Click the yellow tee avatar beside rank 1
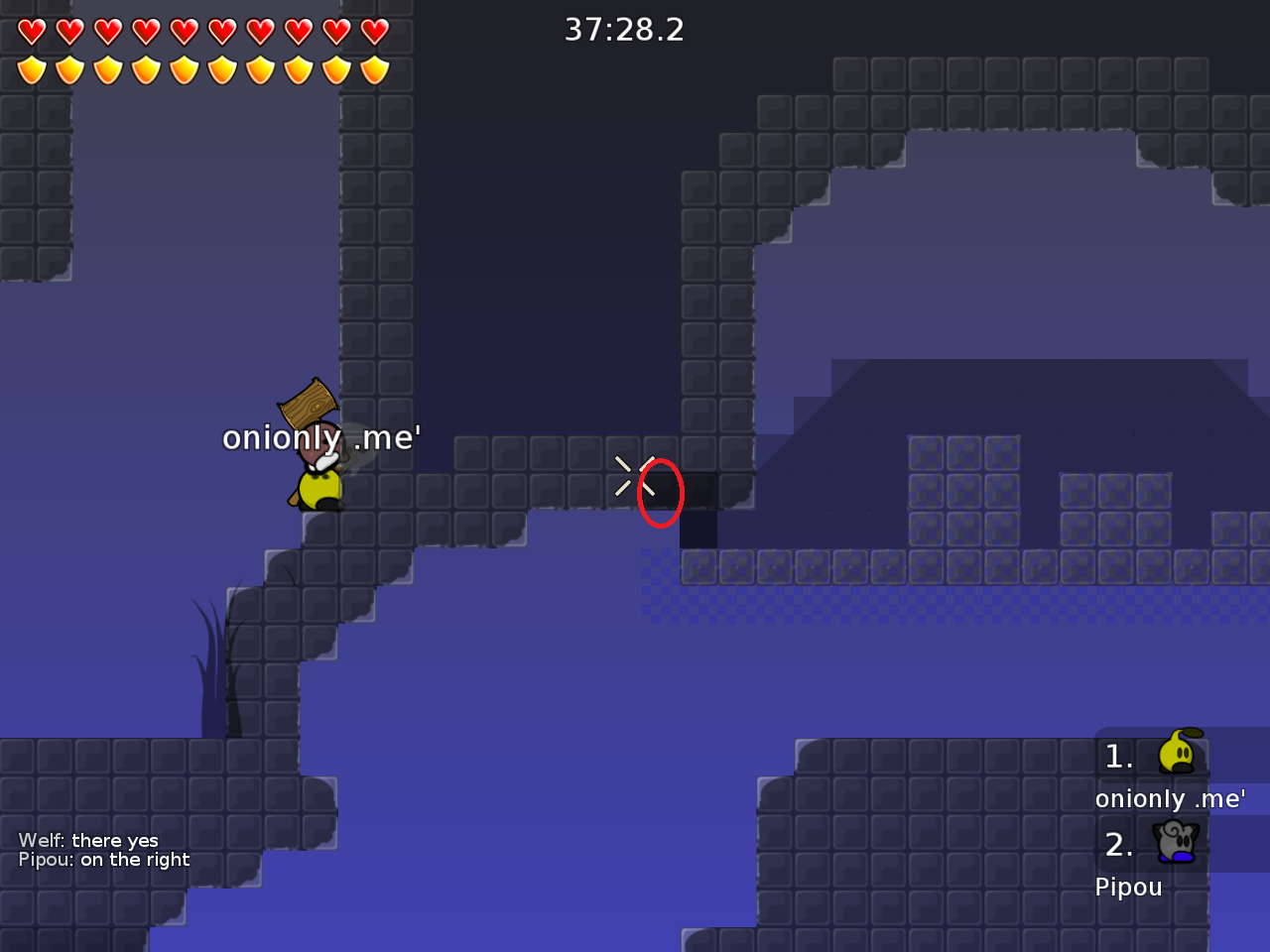 (x=1177, y=755)
